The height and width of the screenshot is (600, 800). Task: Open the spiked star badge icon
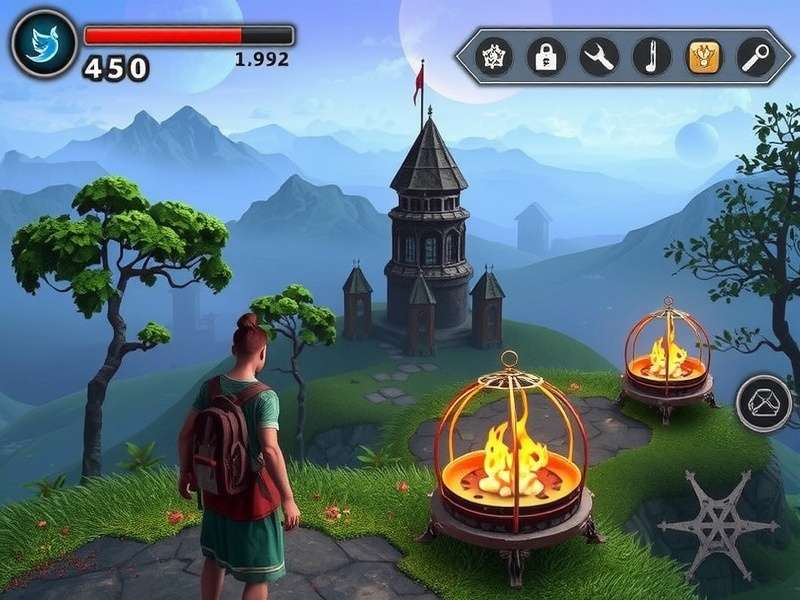coord(493,57)
